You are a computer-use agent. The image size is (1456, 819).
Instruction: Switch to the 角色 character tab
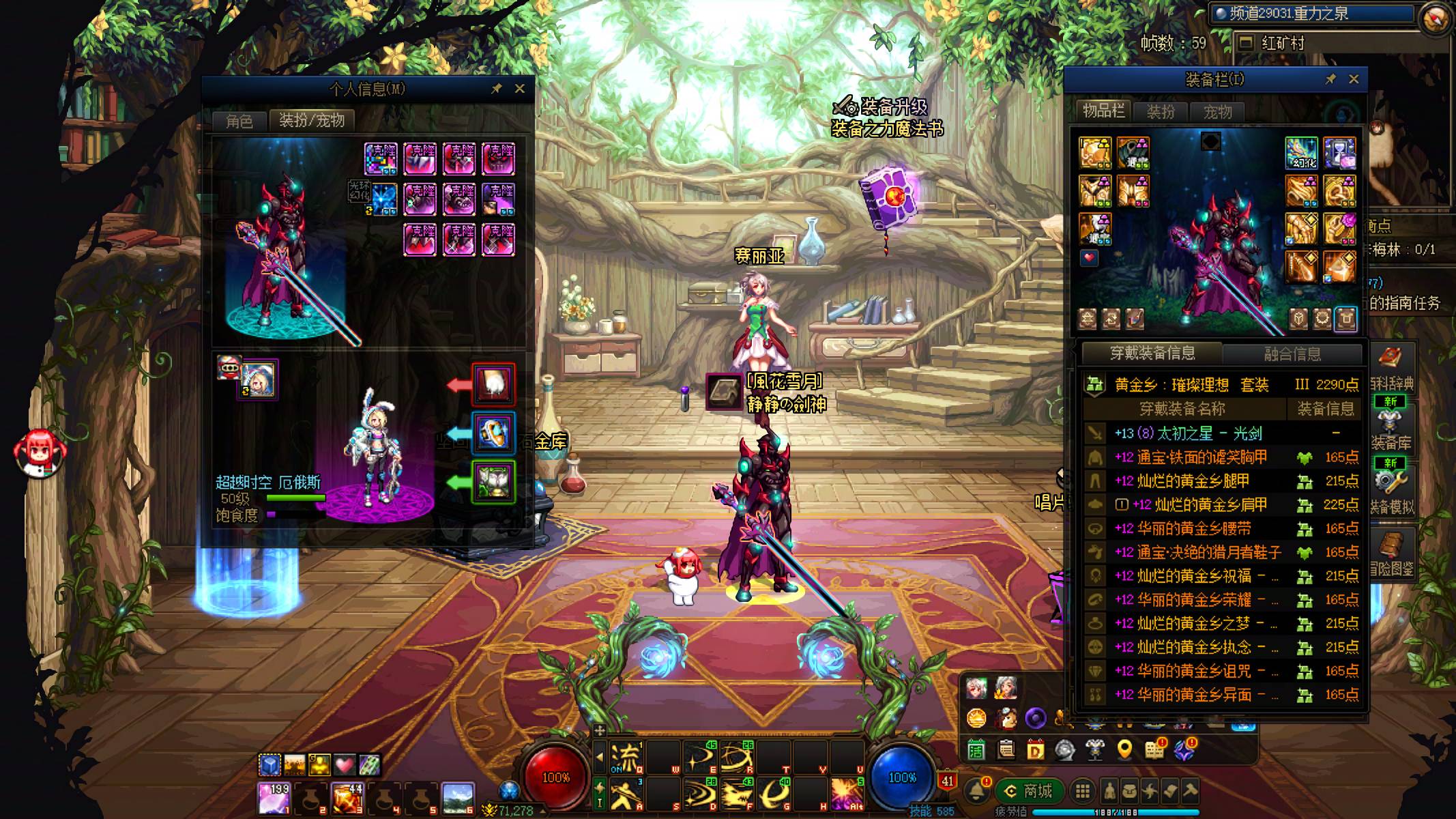(239, 121)
